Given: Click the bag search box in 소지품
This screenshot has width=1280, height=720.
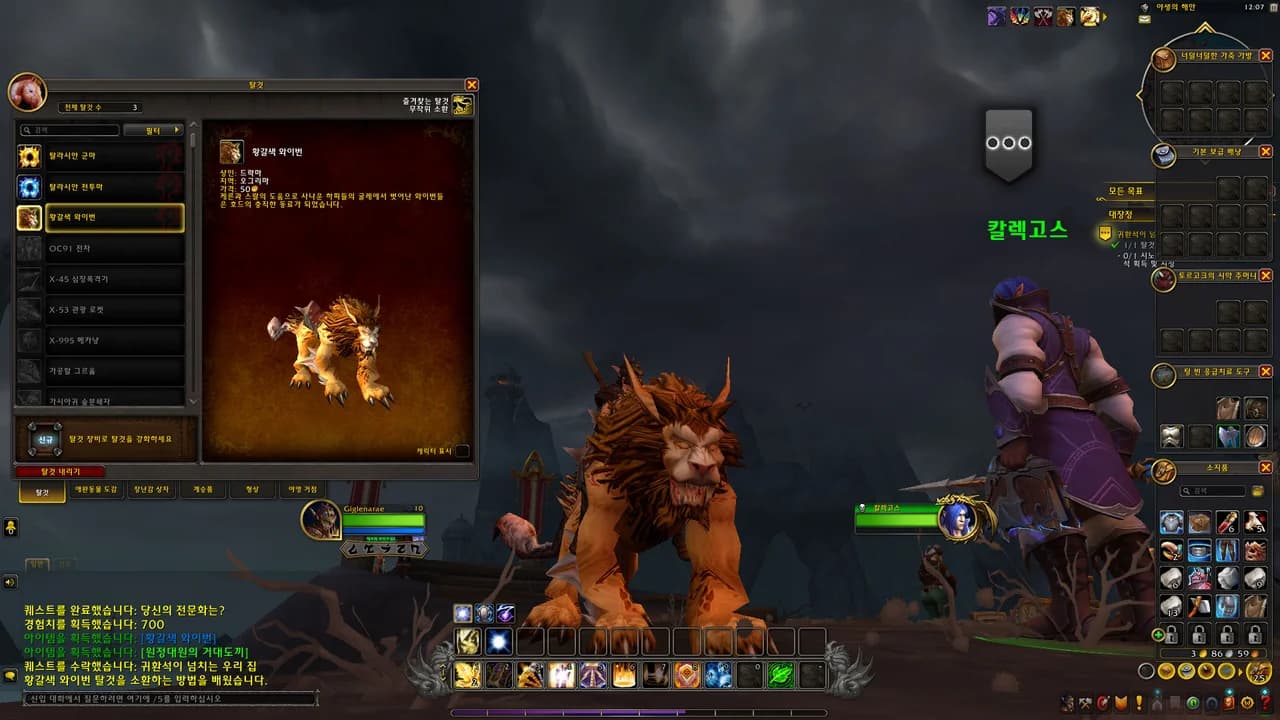Looking at the screenshot, I should point(1214,491).
